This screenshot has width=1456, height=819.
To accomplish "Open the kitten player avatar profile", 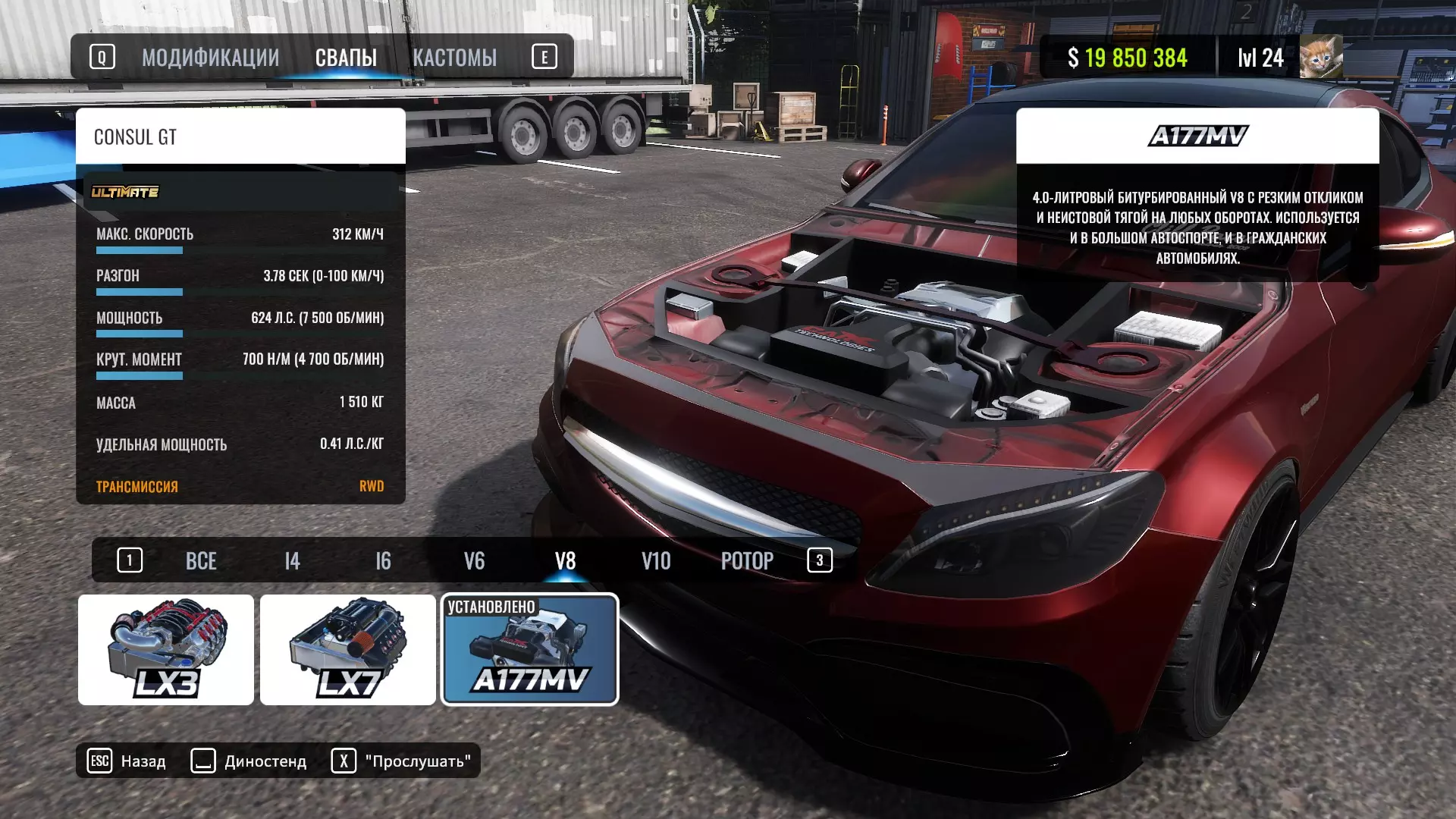I will click(x=1320, y=57).
